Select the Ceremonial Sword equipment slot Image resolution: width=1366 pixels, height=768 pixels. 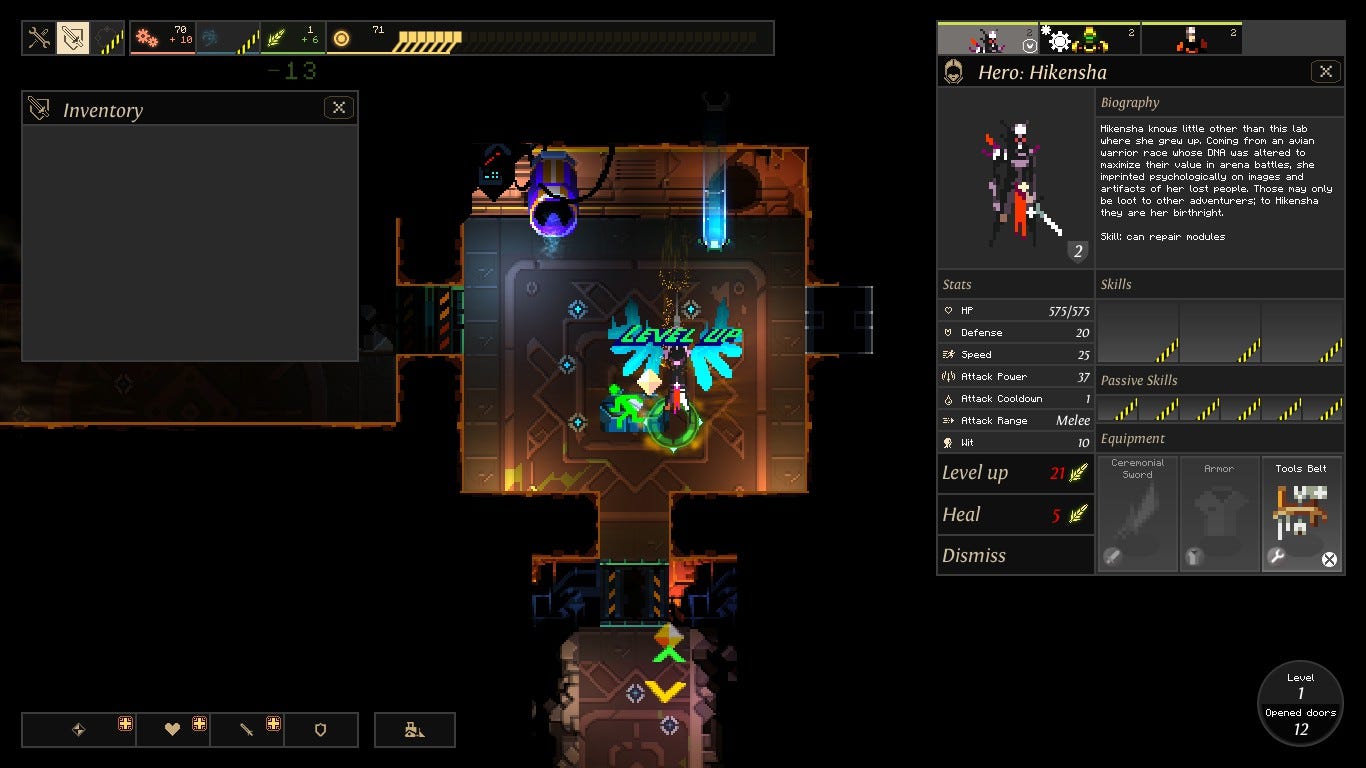click(1137, 514)
